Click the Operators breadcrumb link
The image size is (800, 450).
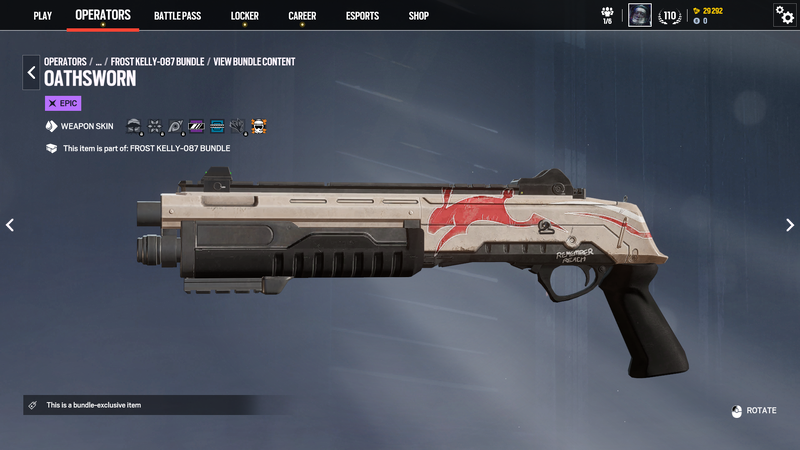(65, 62)
